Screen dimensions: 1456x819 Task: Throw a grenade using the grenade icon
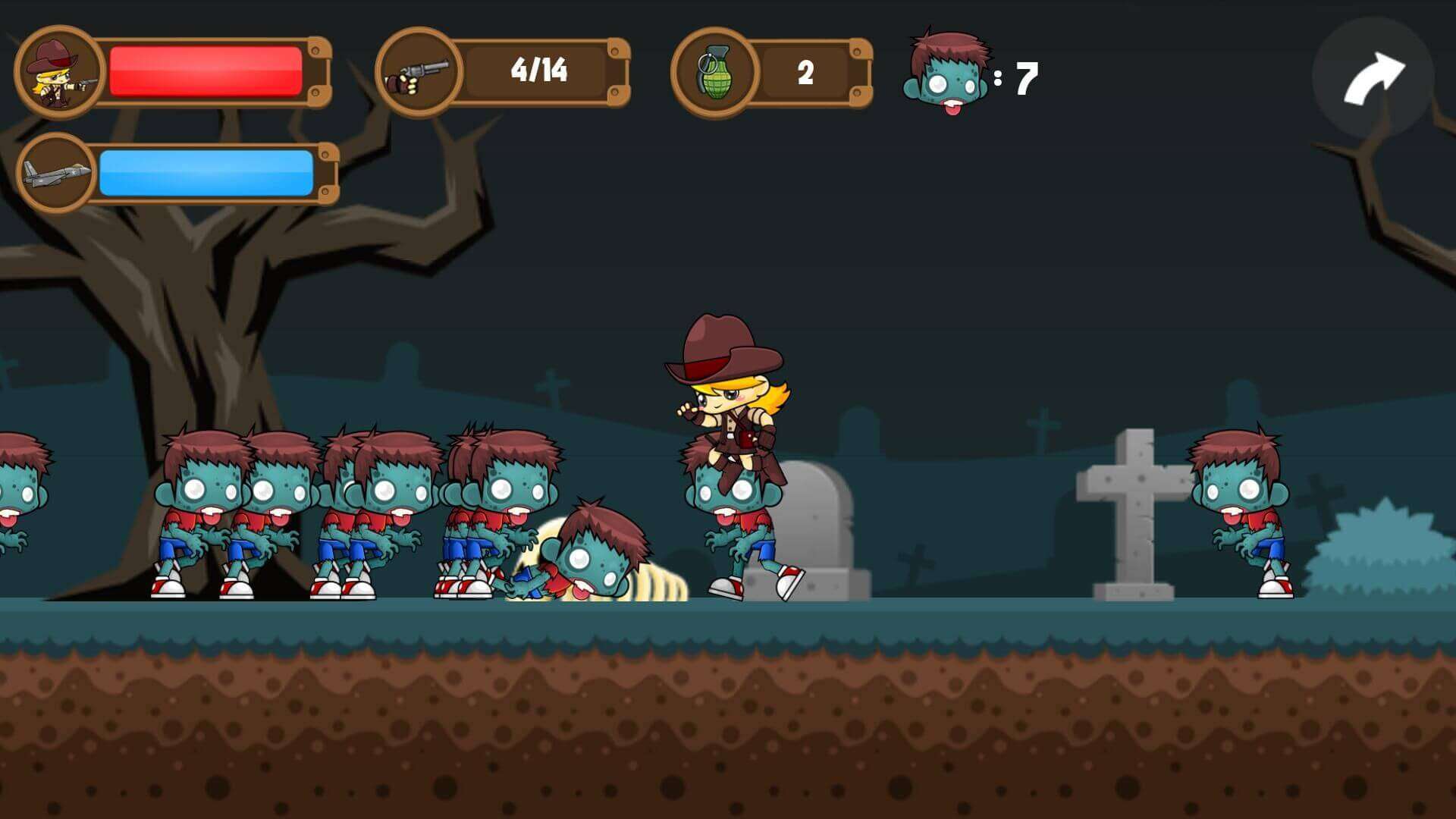714,74
